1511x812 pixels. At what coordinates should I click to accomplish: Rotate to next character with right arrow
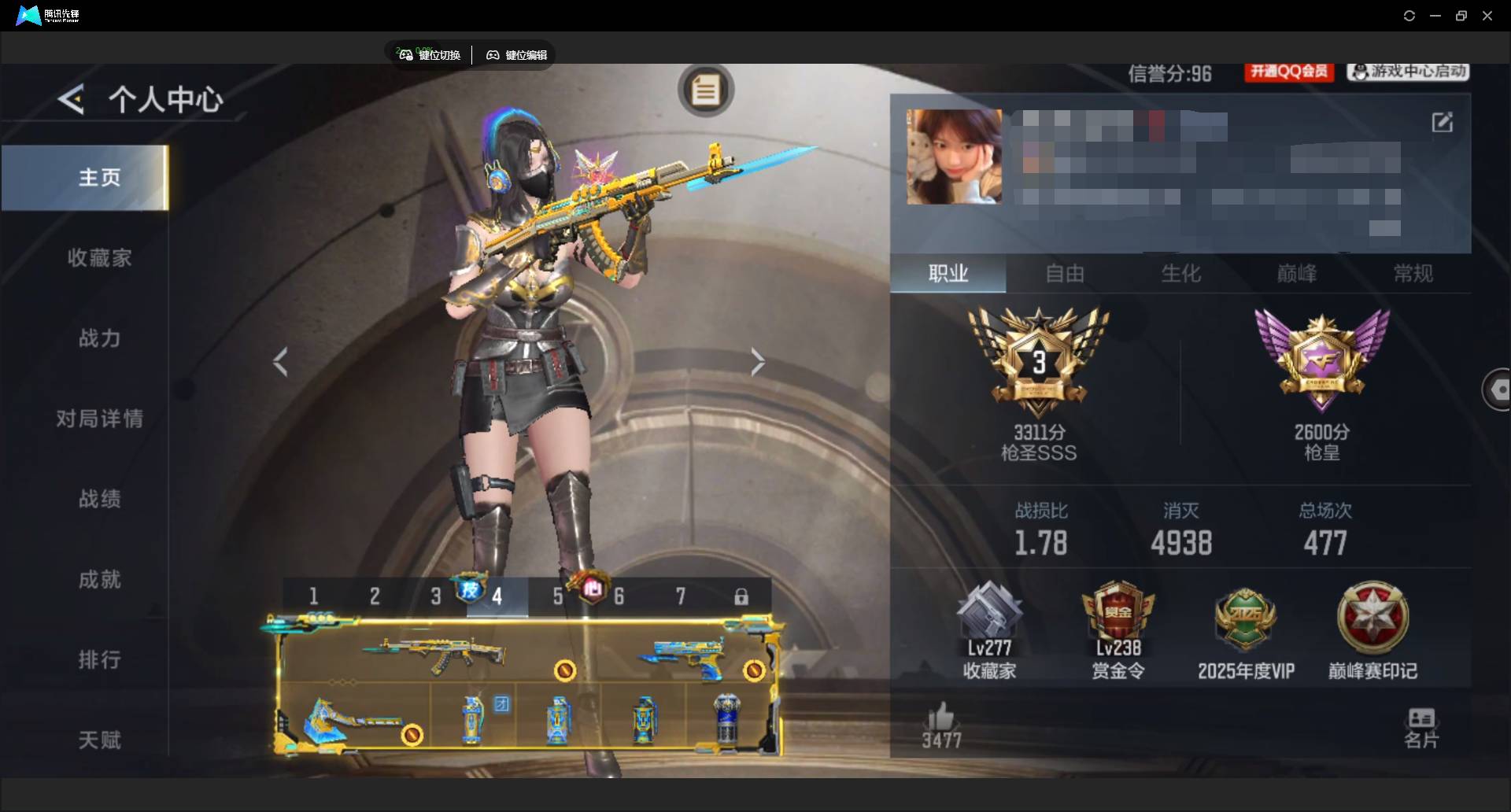point(757,362)
